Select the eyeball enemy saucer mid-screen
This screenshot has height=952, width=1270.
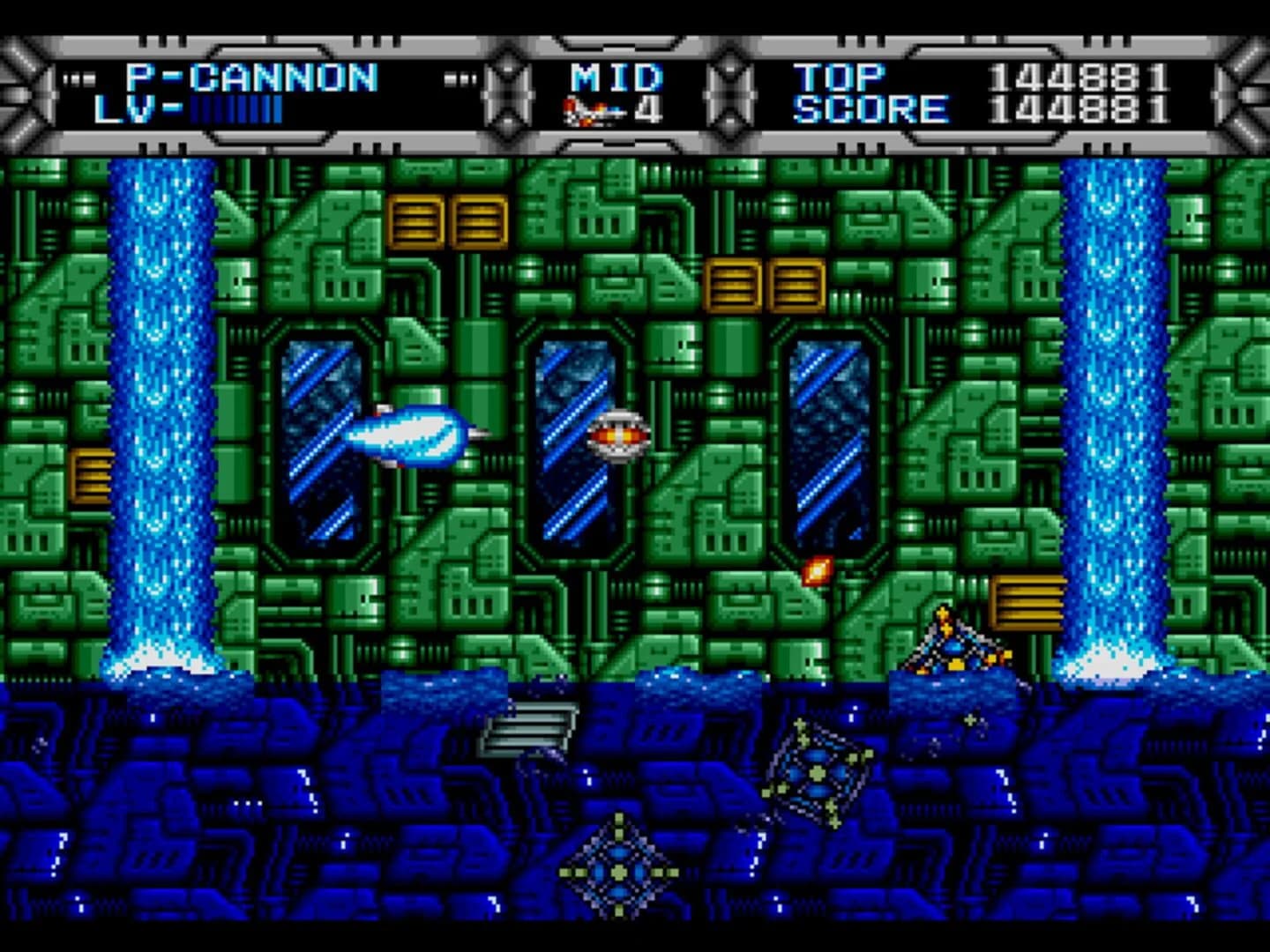coord(617,434)
